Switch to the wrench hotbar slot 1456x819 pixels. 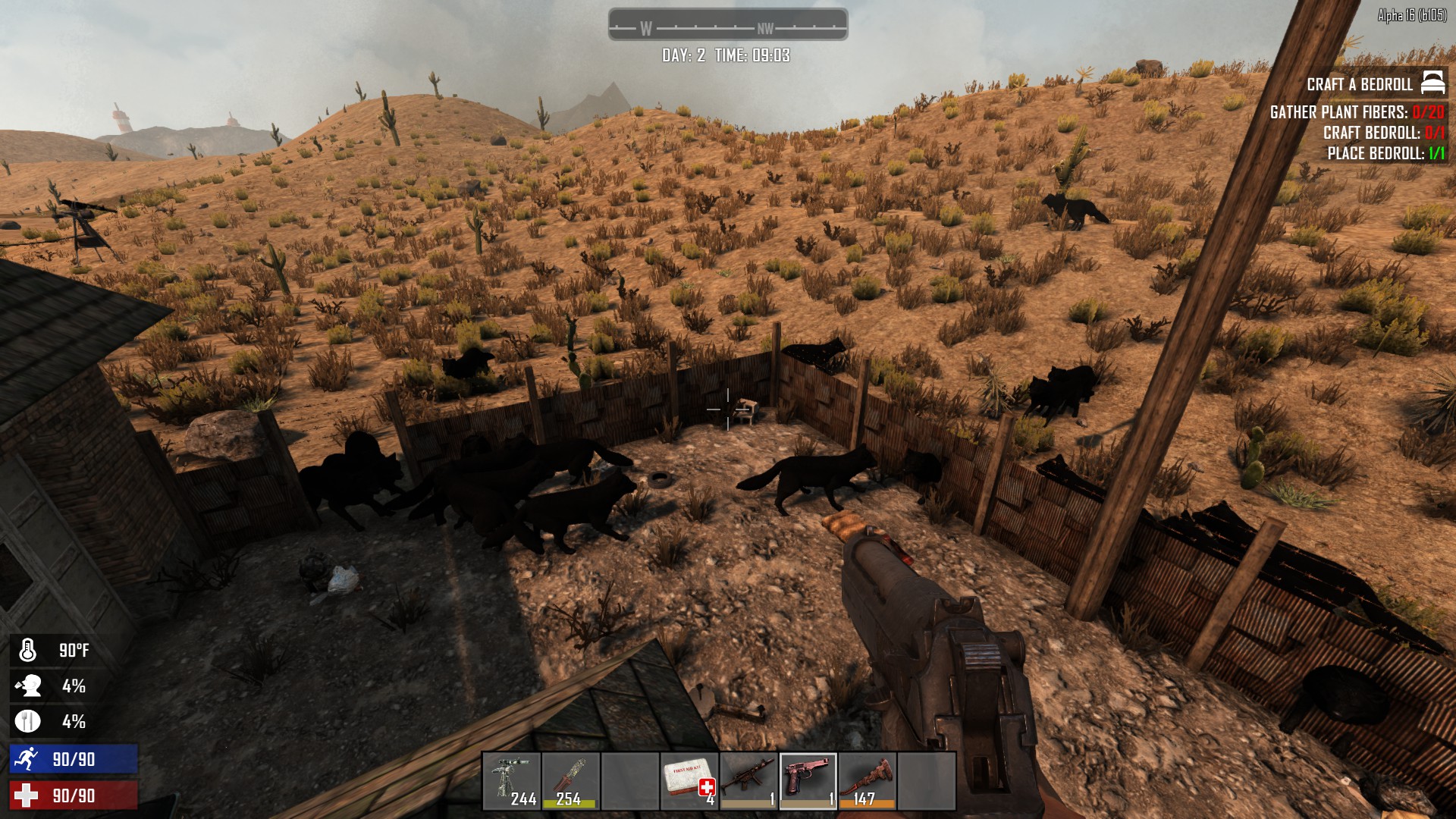coord(867,781)
